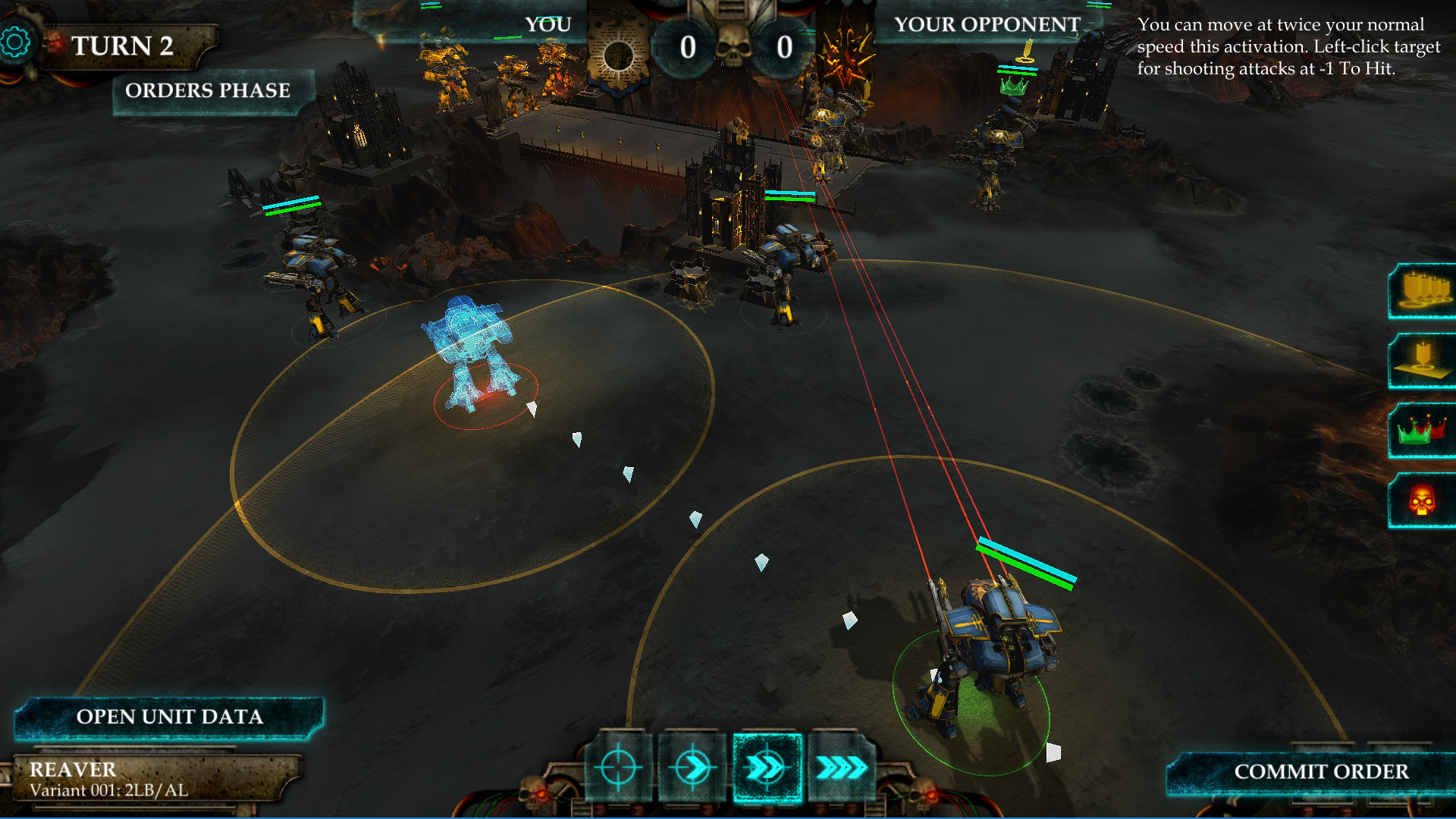Open the green and red crowns icon
Viewport: 1456px width, 819px height.
pos(1423,431)
